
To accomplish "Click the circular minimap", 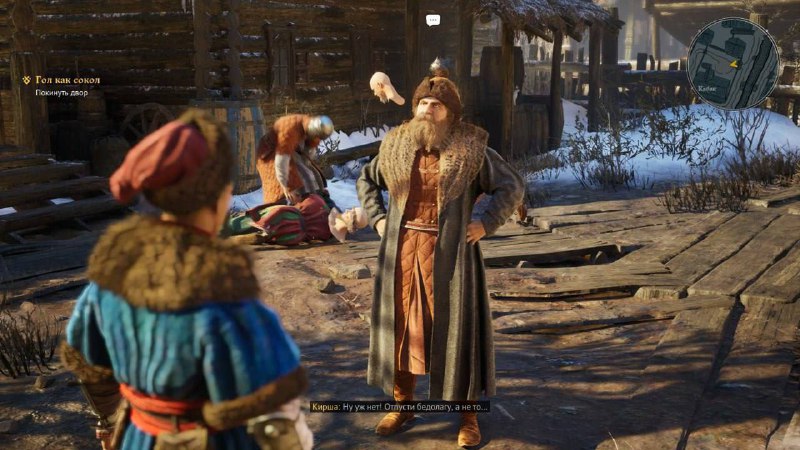I will point(732,63).
